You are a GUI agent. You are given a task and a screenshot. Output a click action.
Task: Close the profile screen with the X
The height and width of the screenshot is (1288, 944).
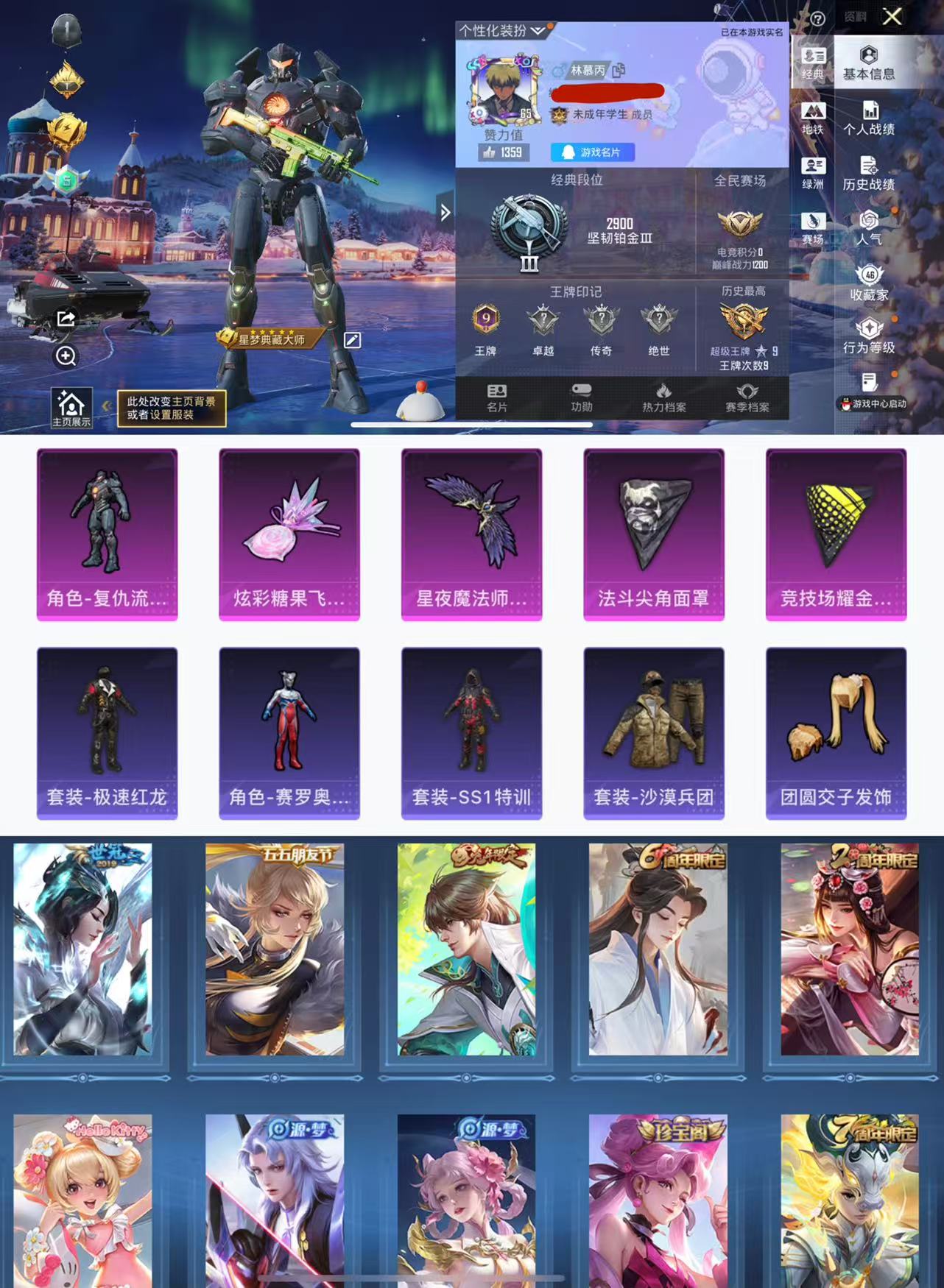892,17
